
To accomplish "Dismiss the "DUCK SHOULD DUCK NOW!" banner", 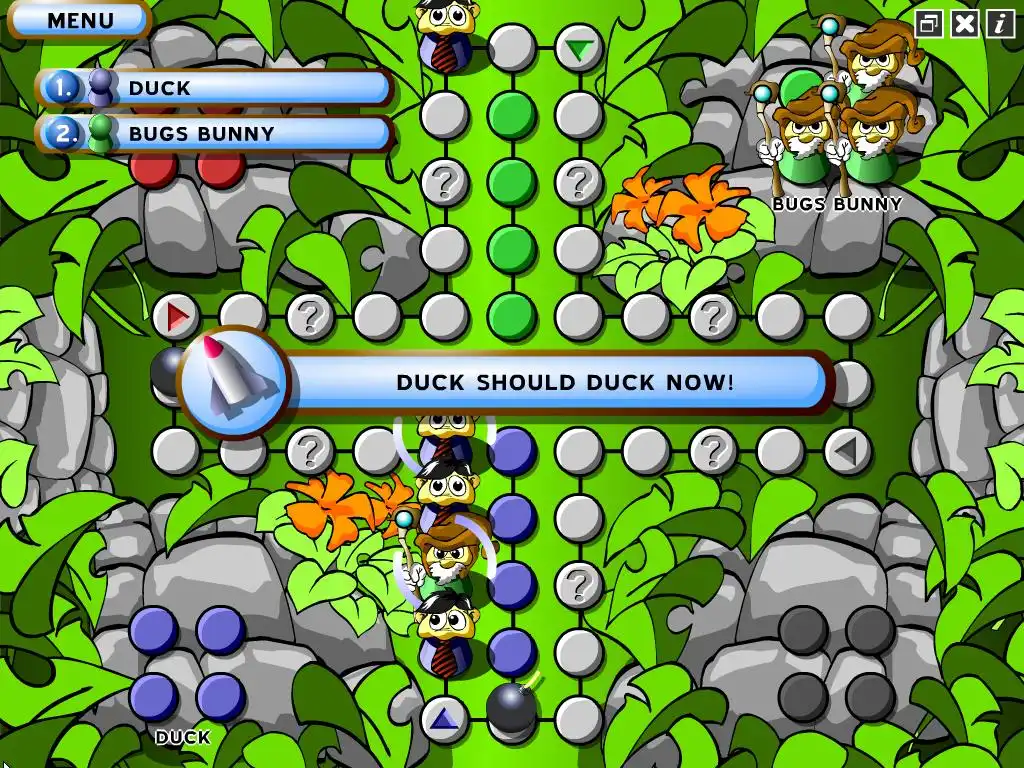I will tap(565, 382).
